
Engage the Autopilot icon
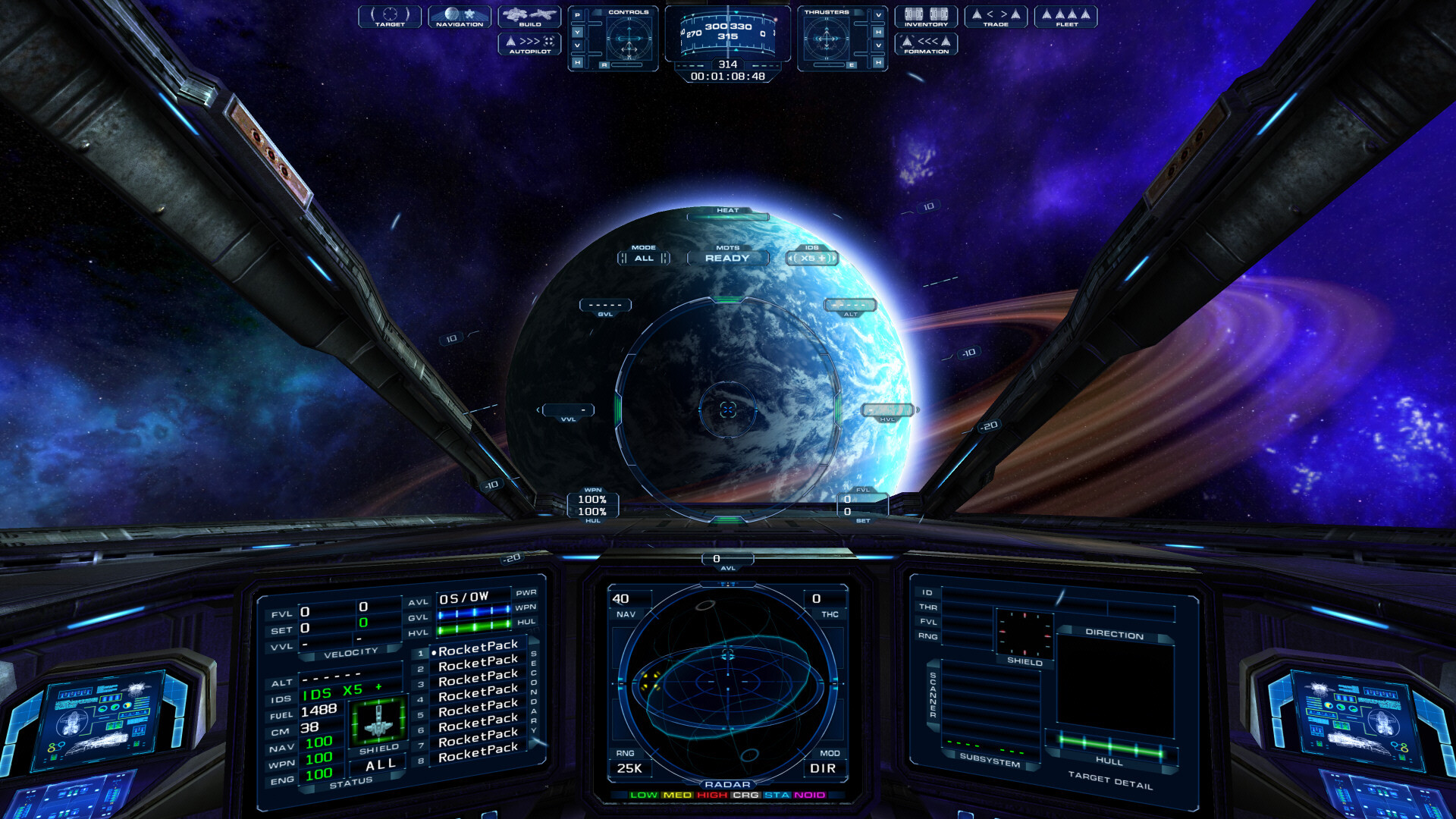[x=529, y=43]
